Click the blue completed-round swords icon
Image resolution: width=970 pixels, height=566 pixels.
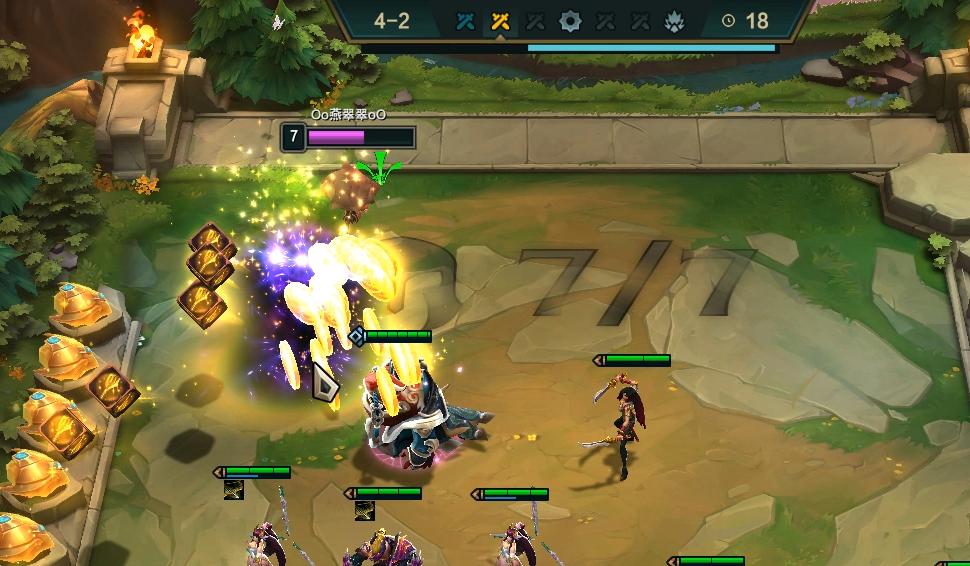(465, 21)
